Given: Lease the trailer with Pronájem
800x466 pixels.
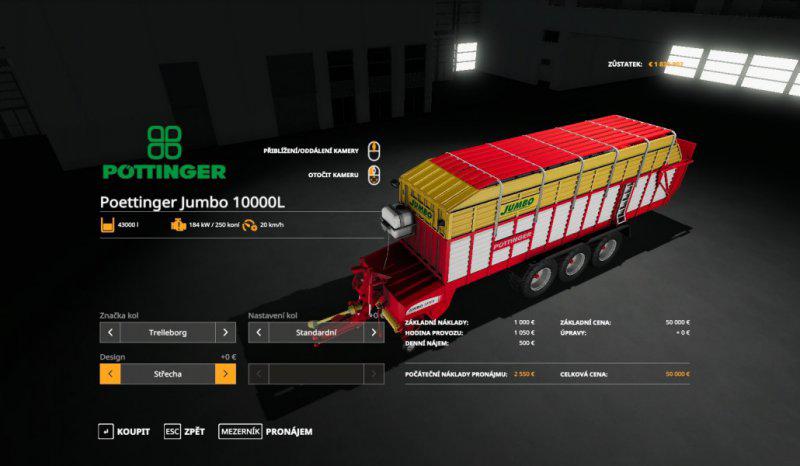Looking at the screenshot, I should coord(268,431).
